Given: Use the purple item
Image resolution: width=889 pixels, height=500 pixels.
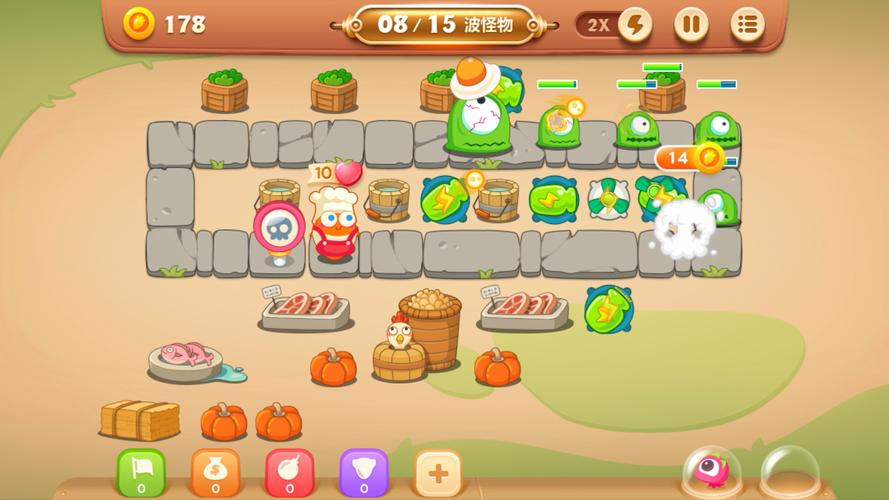Looking at the screenshot, I should click(363, 472).
